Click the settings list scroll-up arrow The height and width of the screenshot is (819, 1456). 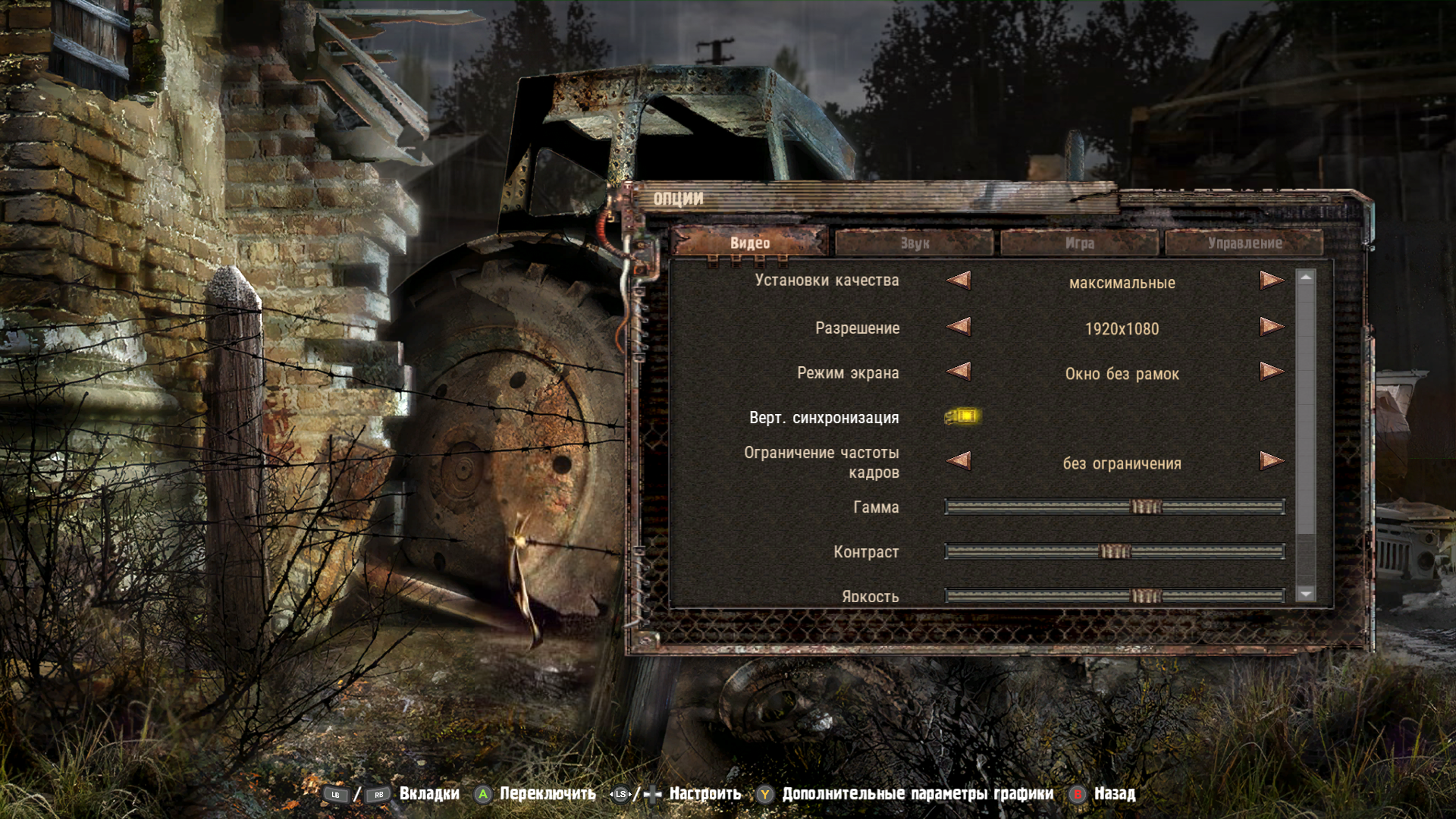click(1305, 278)
